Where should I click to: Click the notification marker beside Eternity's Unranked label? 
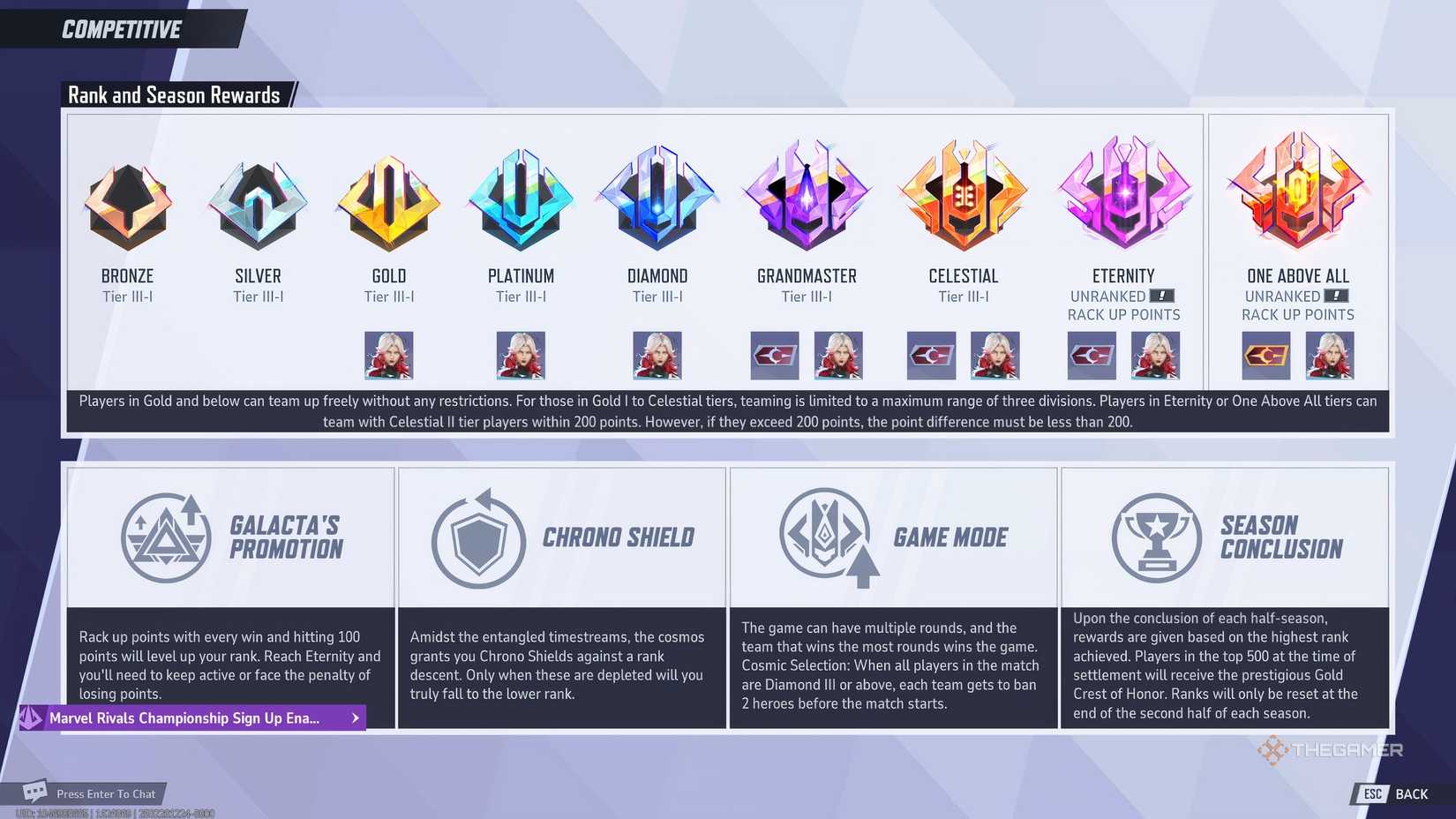pyautogui.click(x=1161, y=296)
